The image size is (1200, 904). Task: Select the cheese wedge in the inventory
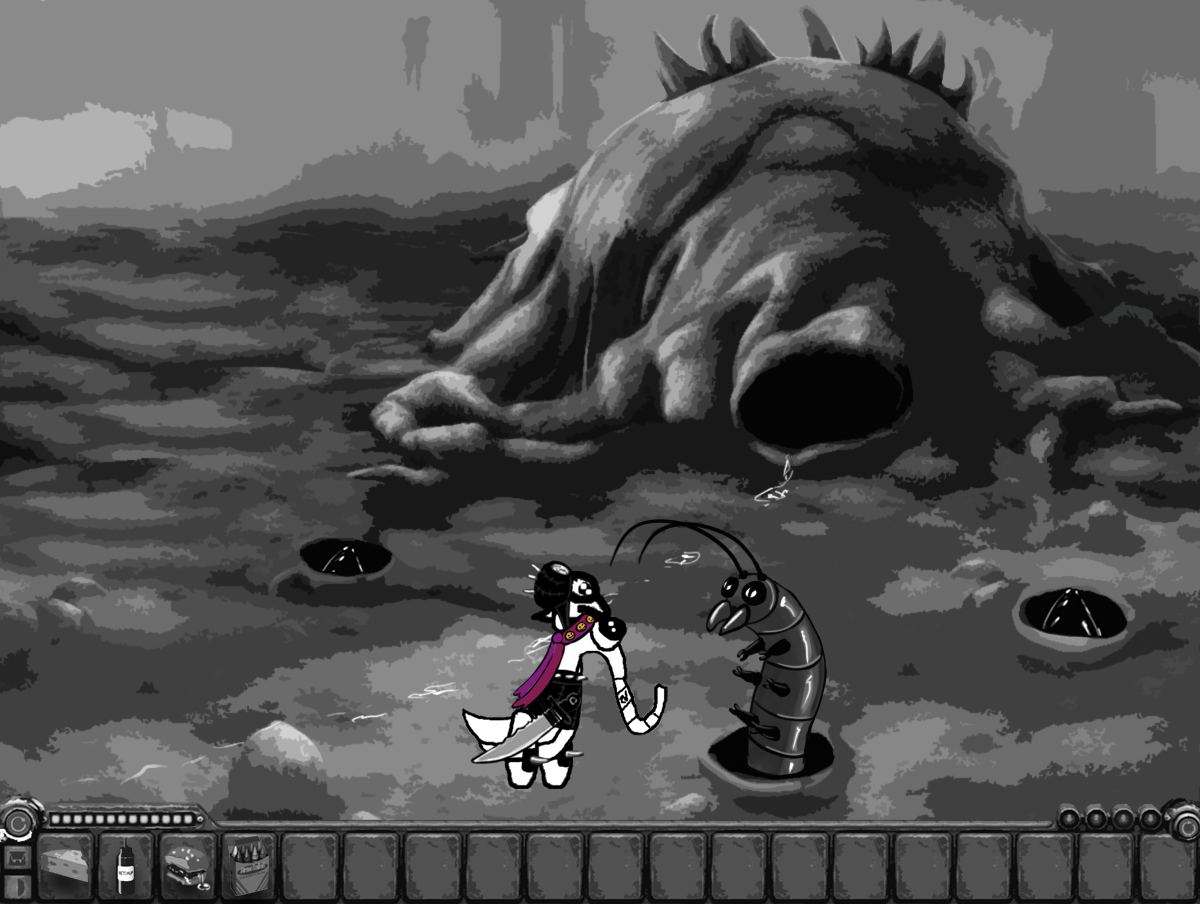coord(66,864)
